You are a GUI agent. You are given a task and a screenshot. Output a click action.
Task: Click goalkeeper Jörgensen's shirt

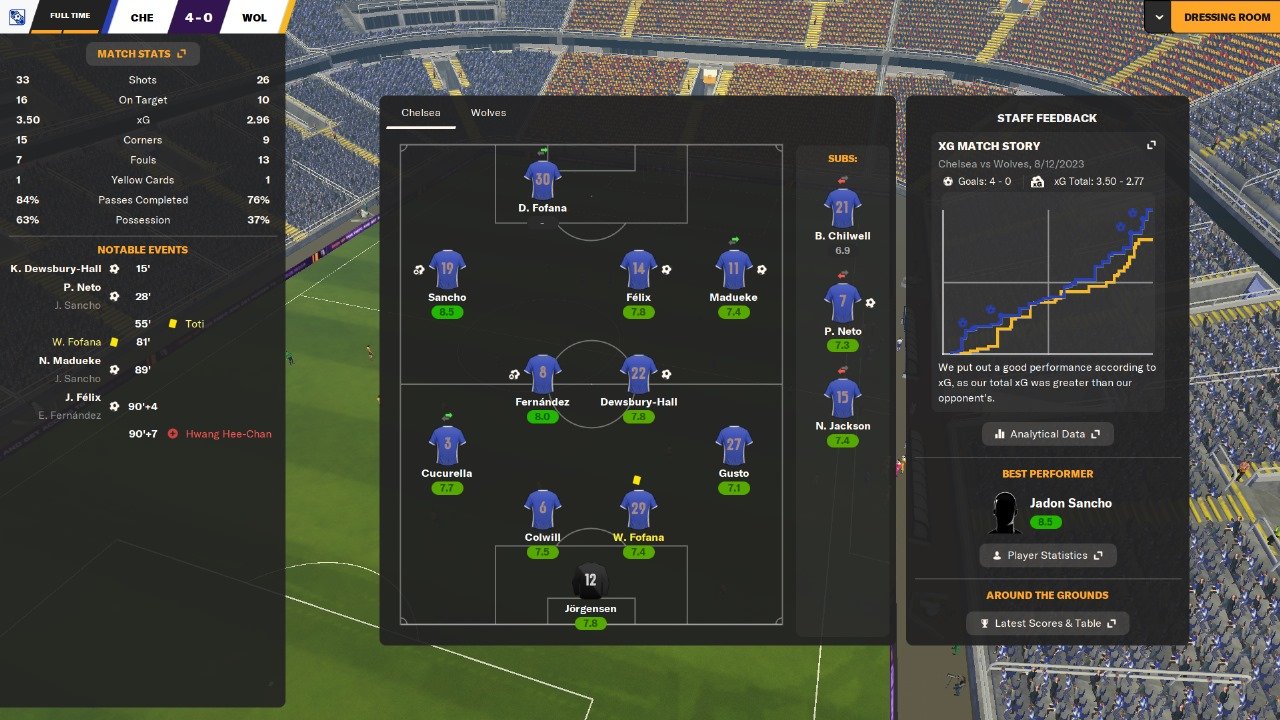590,582
